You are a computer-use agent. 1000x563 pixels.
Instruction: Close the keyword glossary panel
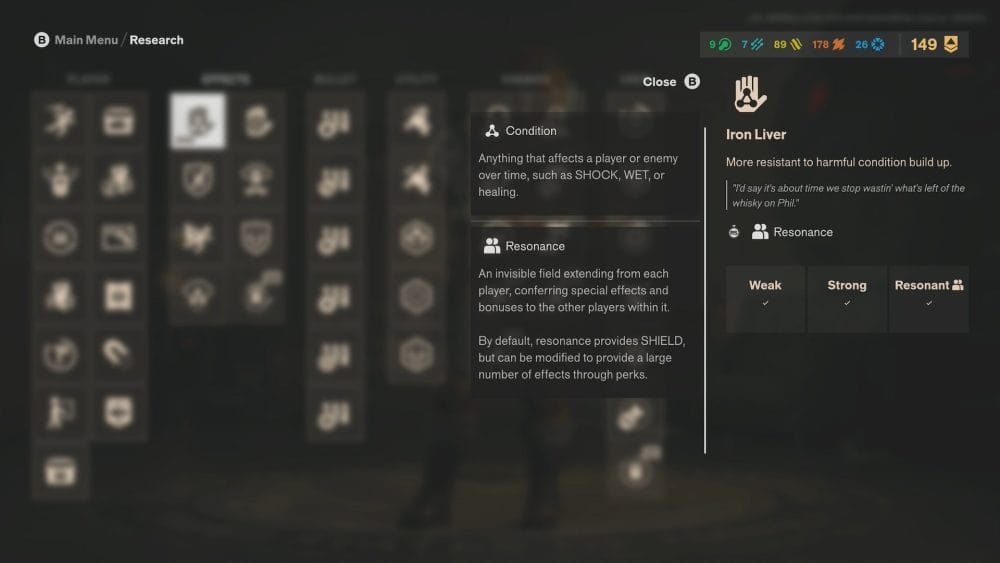pyautogui.click(x=671, y=82)
